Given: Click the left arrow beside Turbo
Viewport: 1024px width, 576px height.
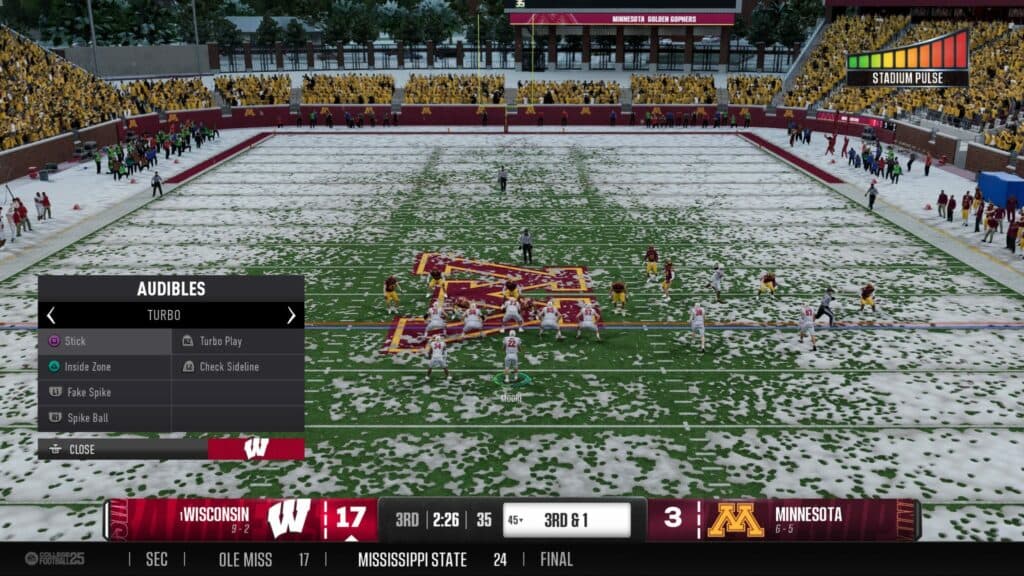Looking at the screenshot, I should click(51, 315).
